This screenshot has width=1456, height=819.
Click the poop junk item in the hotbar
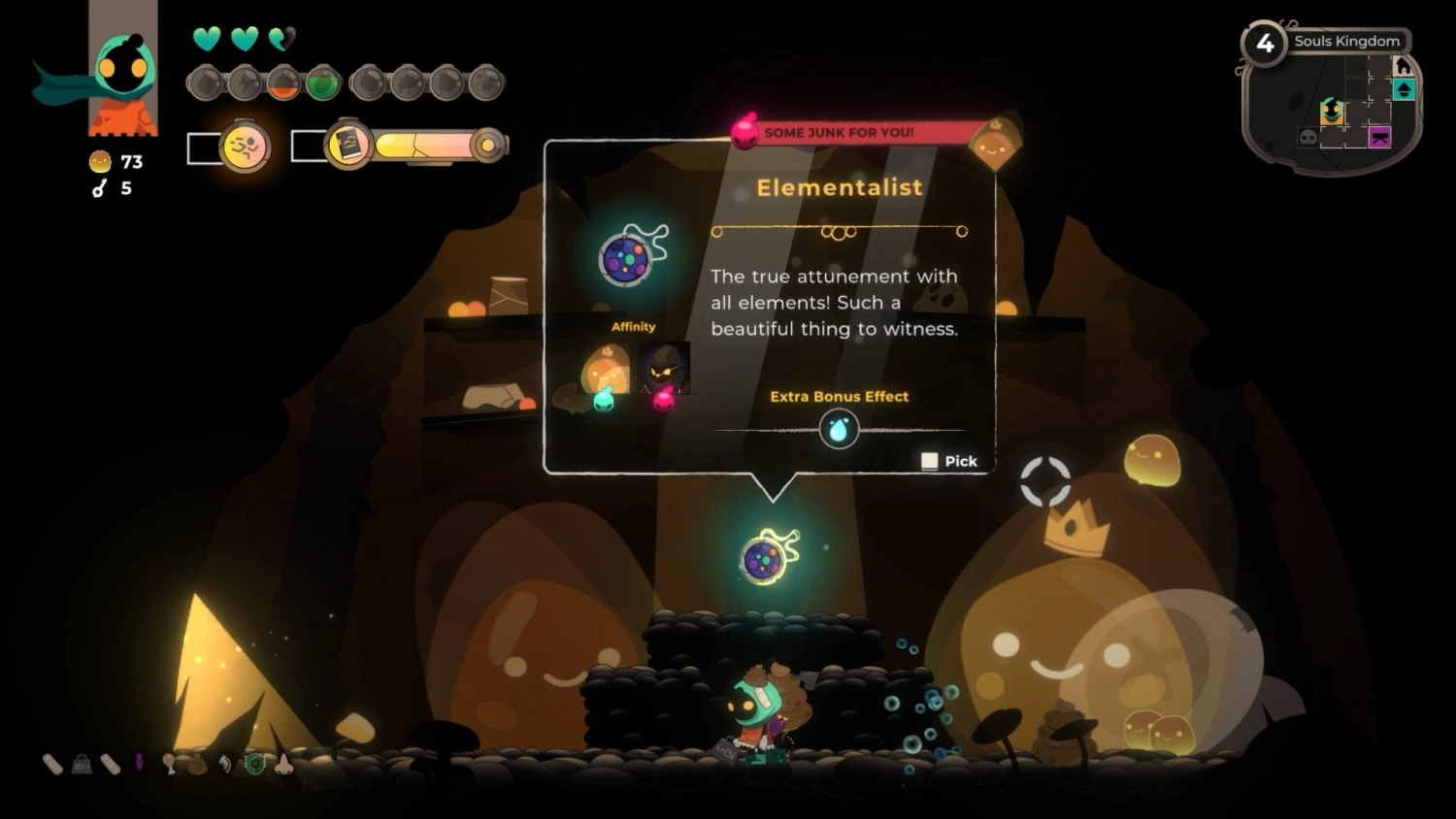pyautogui.click(x=197, y=766)
